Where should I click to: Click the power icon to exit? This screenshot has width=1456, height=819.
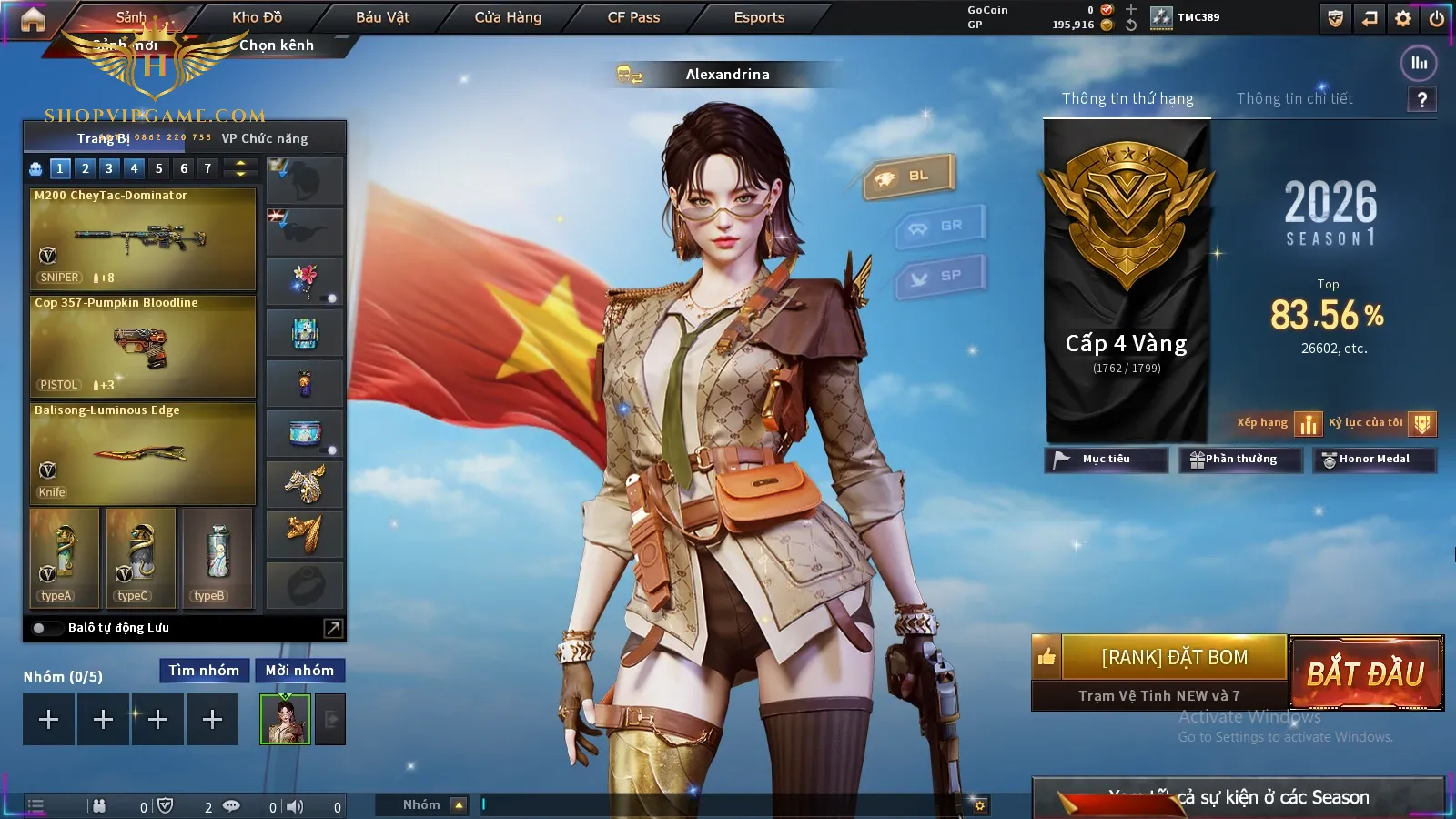(1437, 18)
